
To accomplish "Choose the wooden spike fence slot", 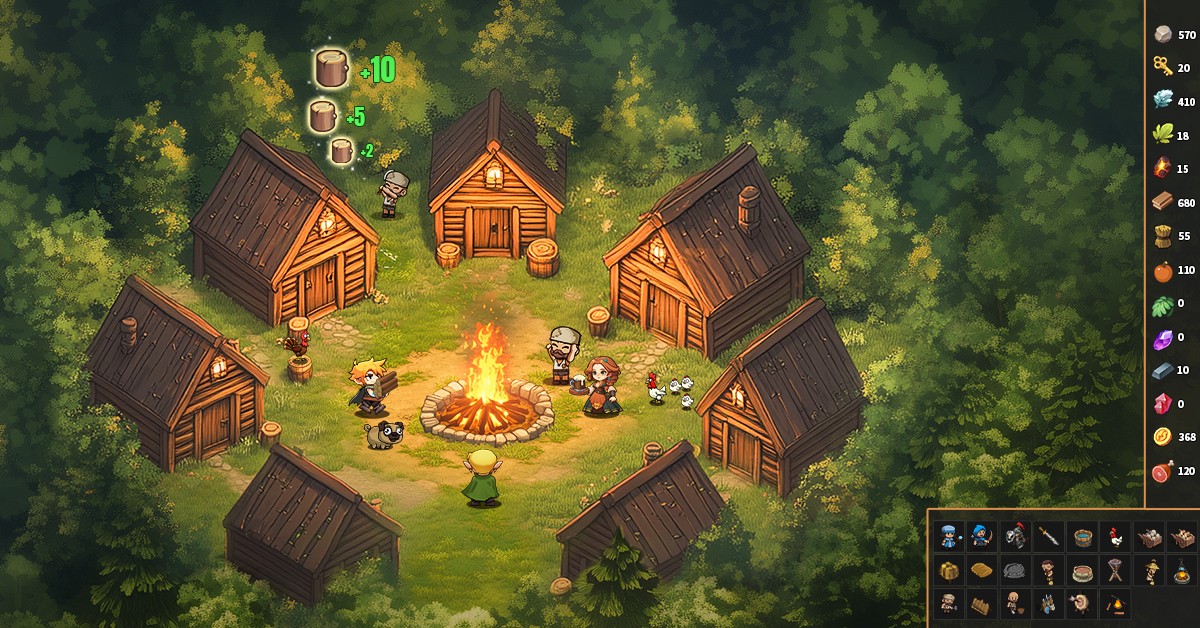I will [981, 603].
